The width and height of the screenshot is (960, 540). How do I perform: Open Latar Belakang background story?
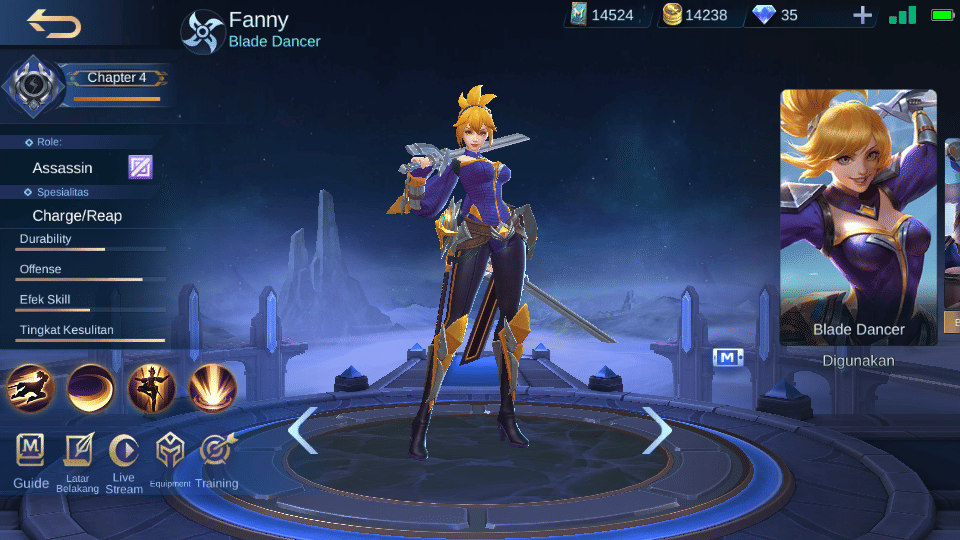(x=77, y=462)
